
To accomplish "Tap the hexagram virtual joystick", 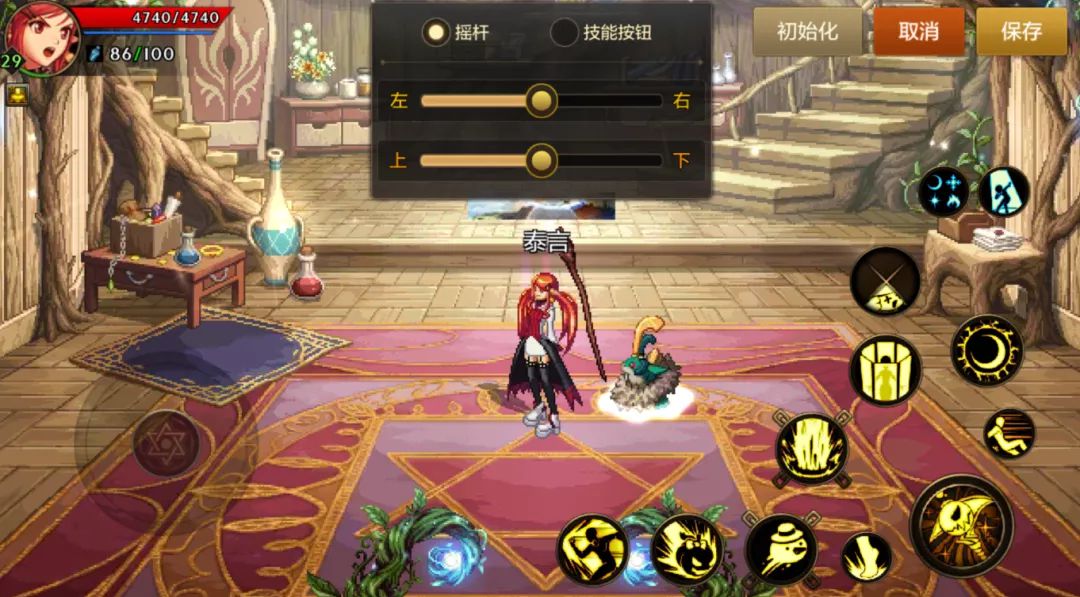I will (166, 442).
